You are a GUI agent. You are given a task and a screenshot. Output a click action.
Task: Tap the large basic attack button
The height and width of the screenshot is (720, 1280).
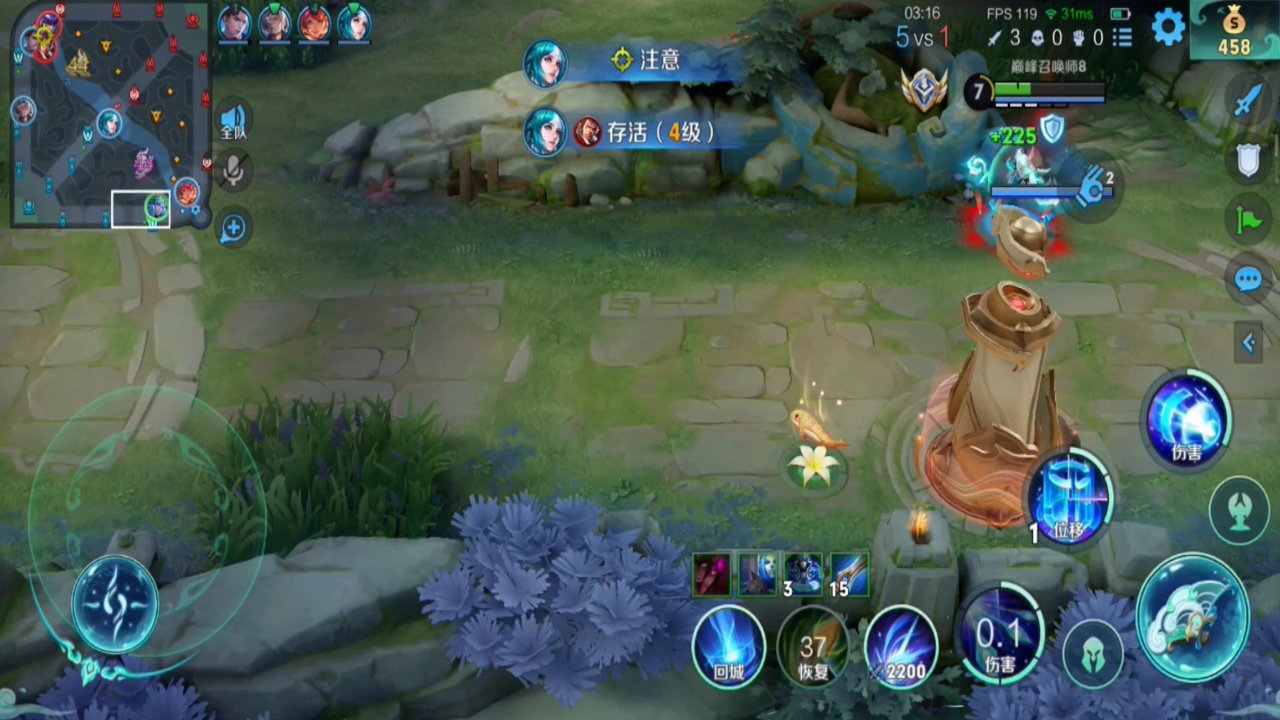(1191, 616)
